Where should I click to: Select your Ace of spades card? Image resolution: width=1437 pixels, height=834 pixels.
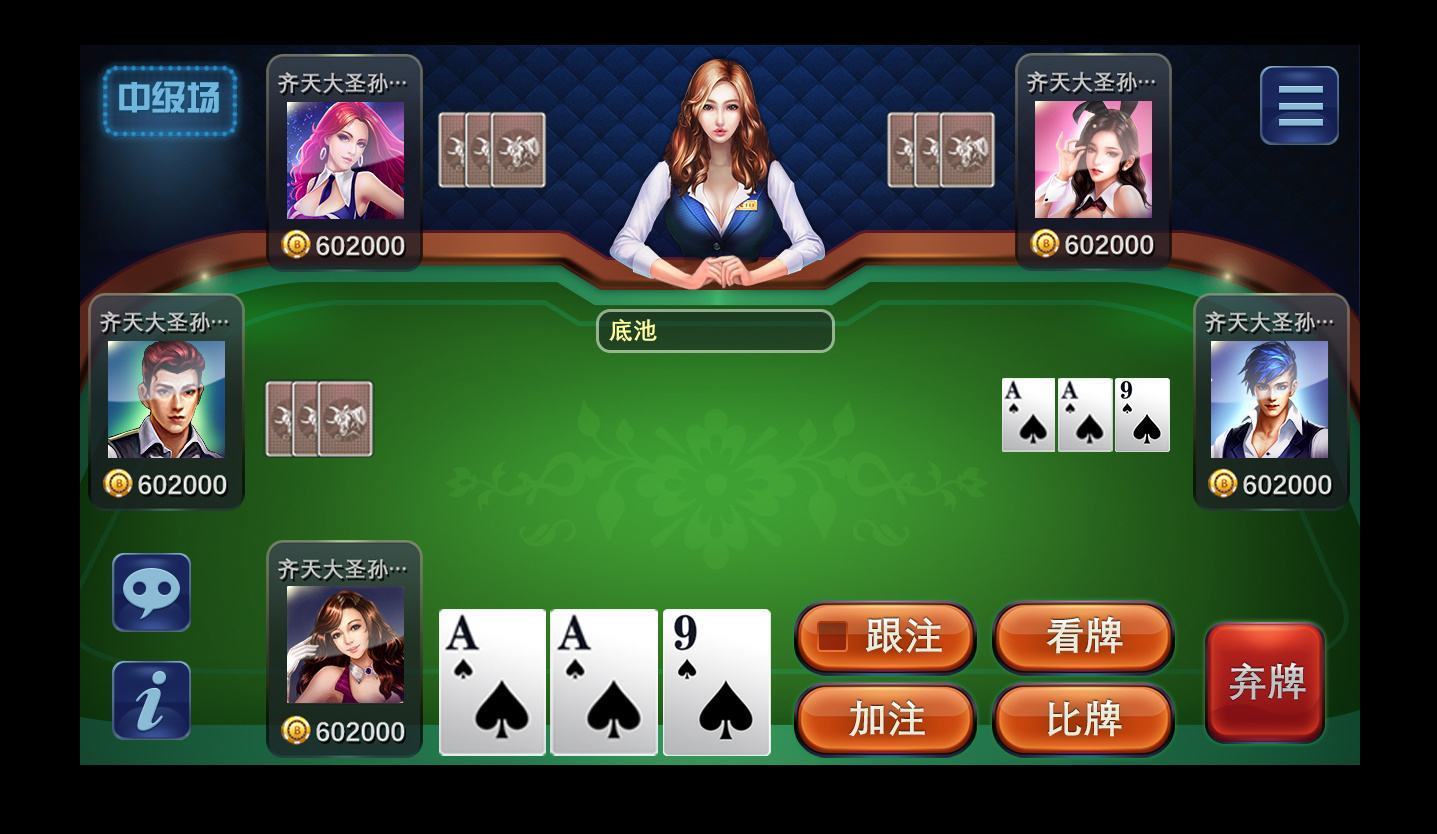[492, 682]
